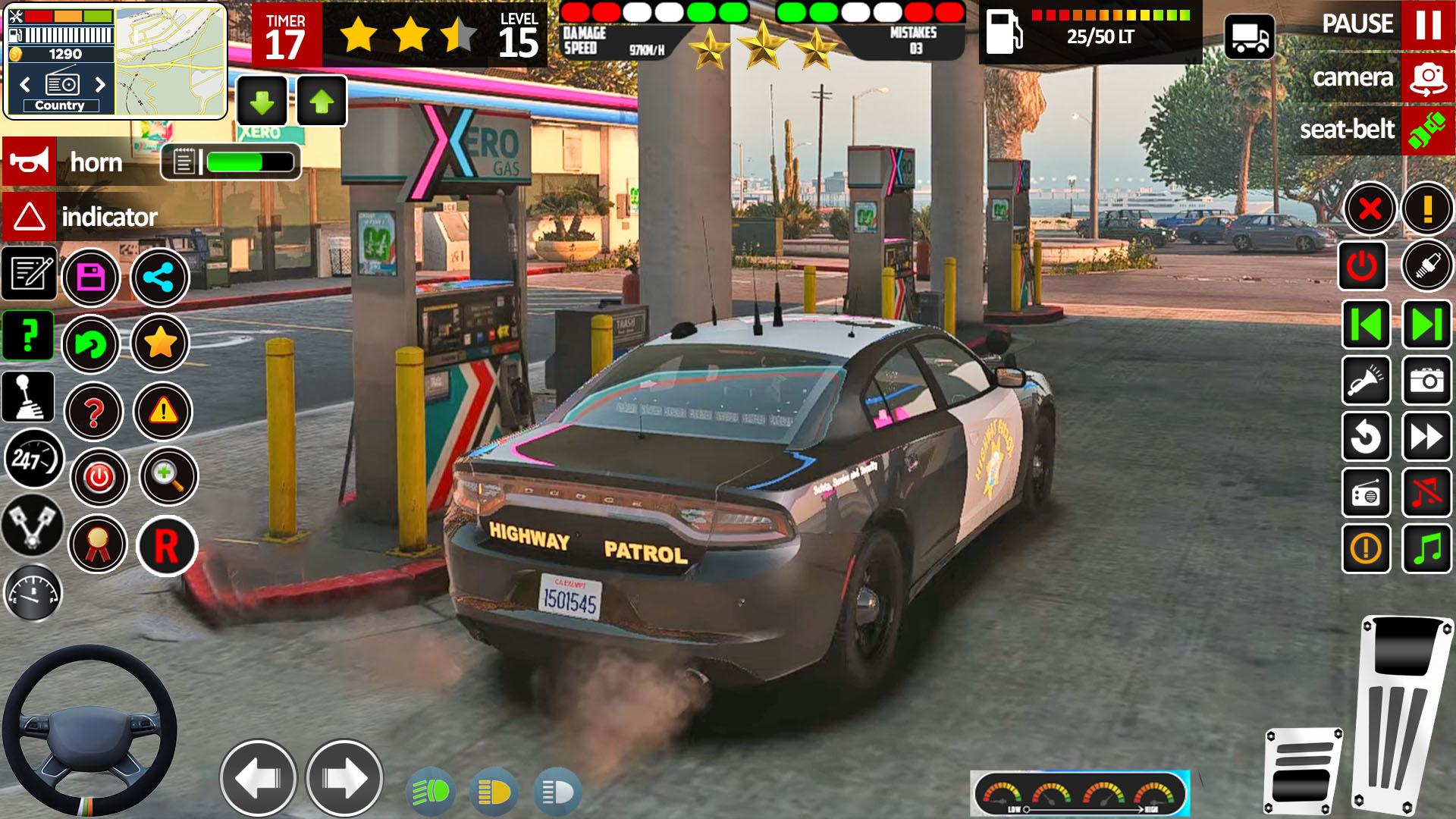Switch radio station to next
1456x819 pixels.
point(99,83)
